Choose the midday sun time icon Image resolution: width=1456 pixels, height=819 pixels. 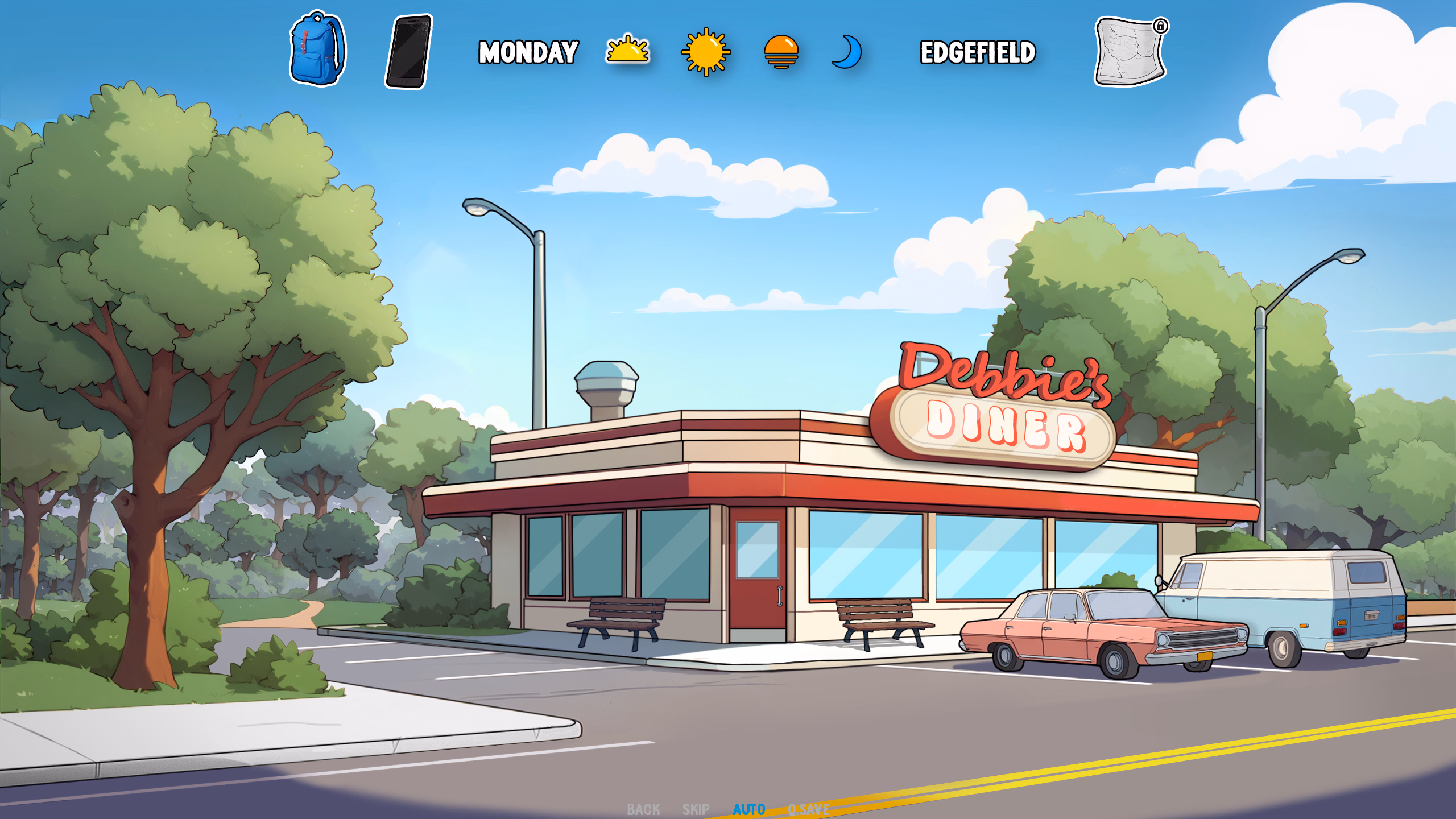(705, 52)
